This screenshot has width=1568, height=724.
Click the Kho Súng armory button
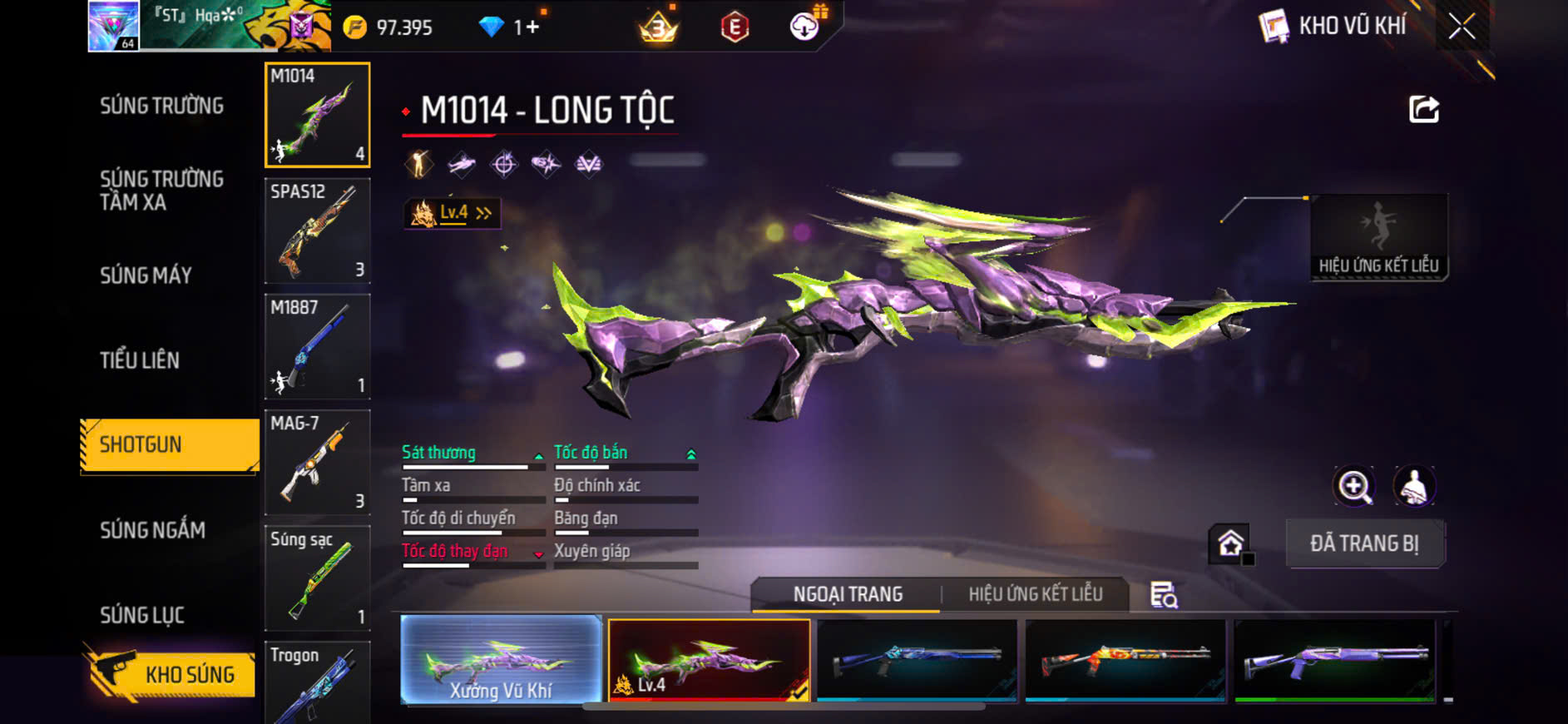(170, 674)
